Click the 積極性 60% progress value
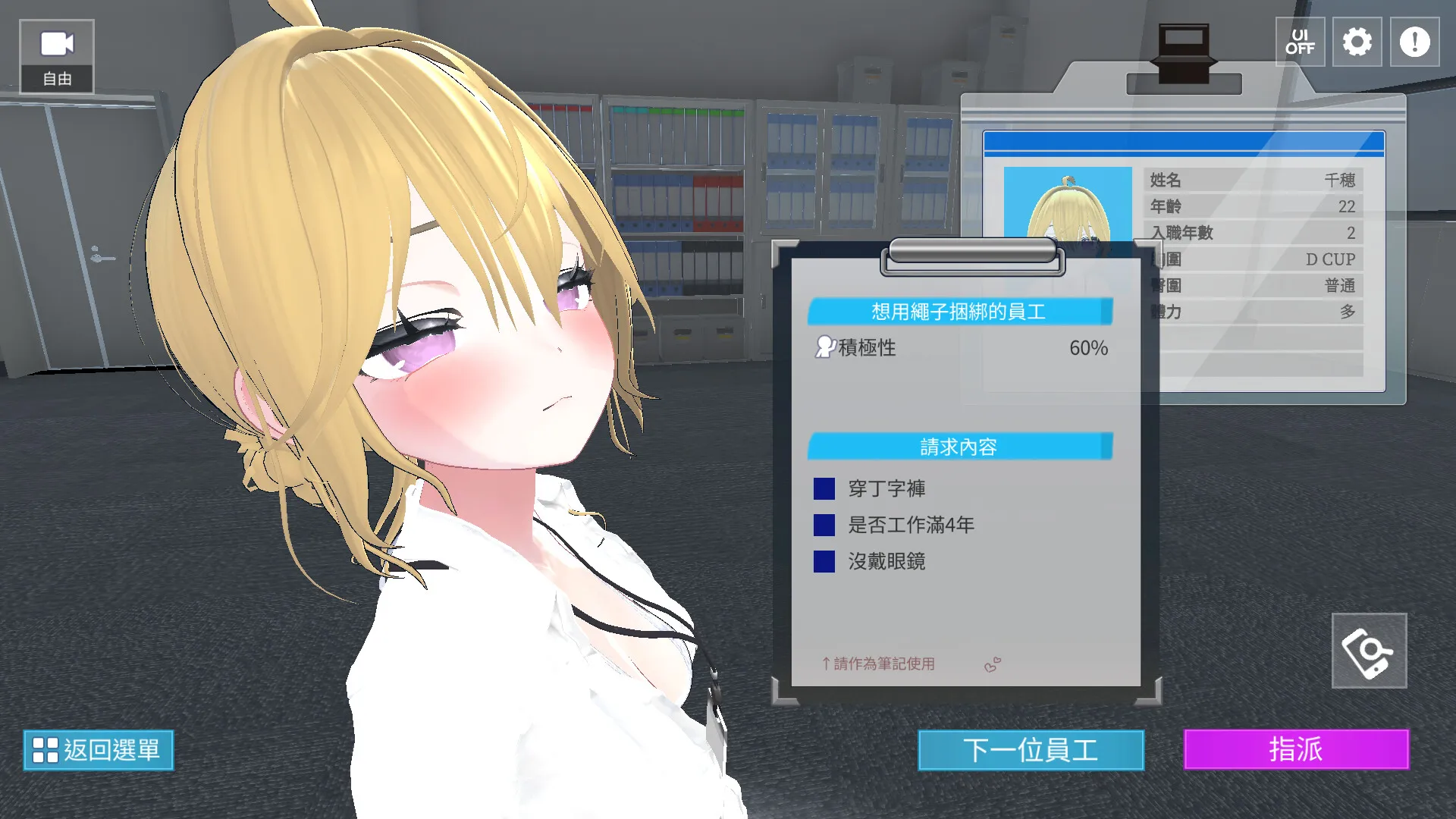This screenshot has height=819, width=1456. point(1087,348)
